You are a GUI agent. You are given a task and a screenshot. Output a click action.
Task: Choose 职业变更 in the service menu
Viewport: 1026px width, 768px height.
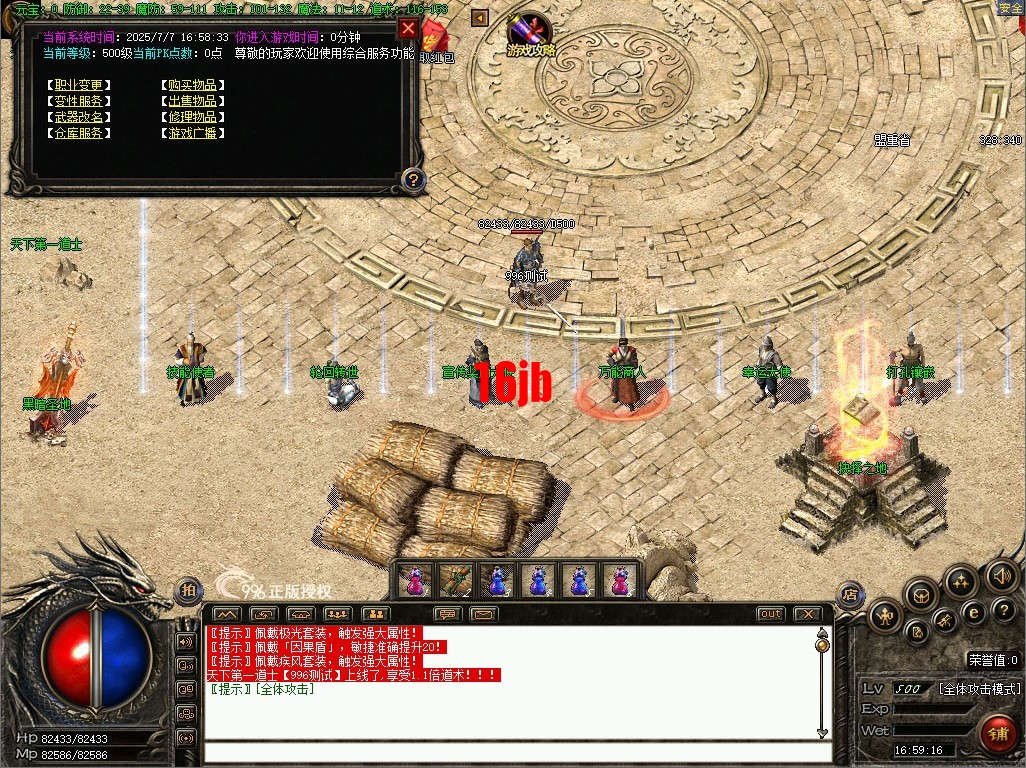pyautogui.click(x=78, y=85)
